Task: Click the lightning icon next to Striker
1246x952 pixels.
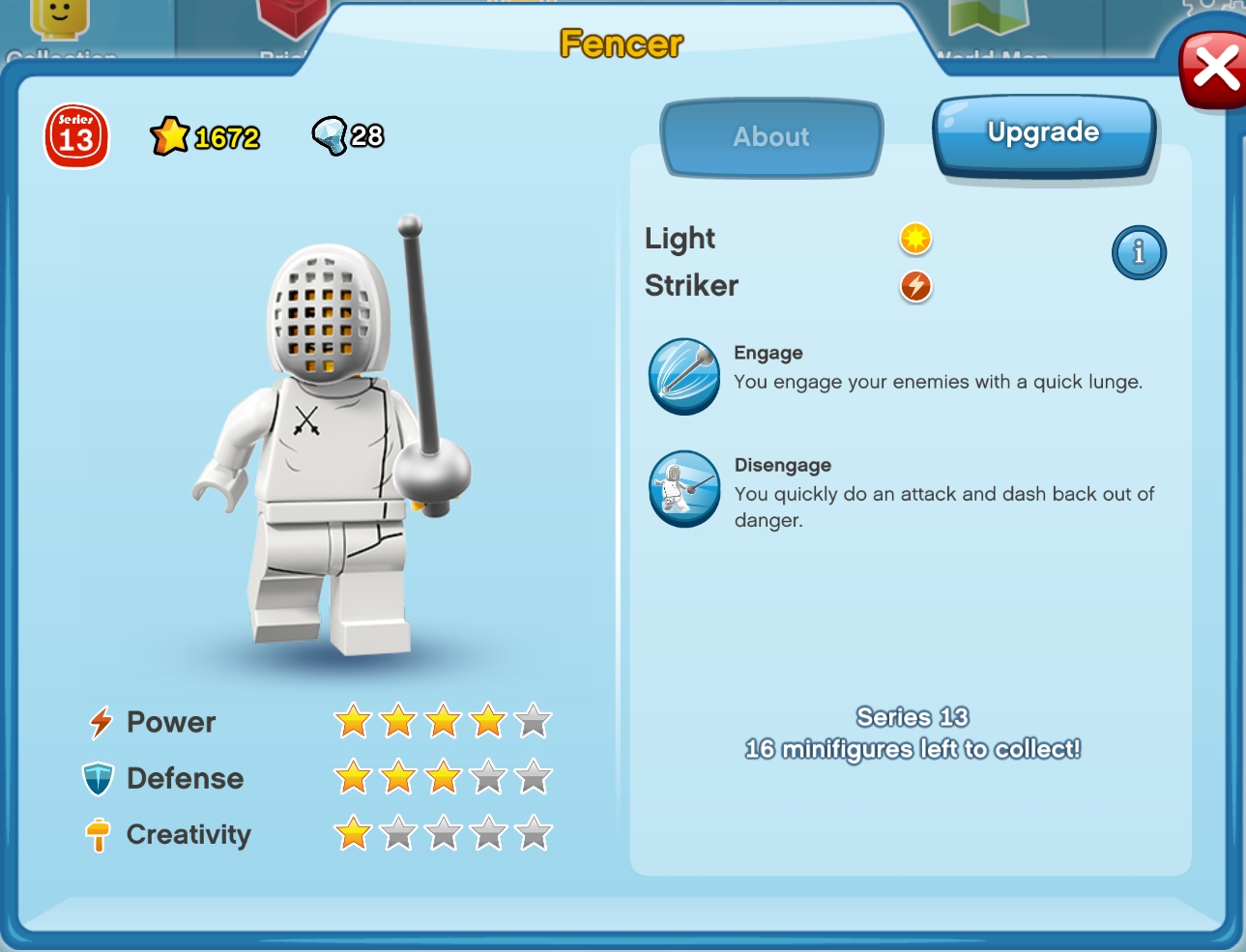Action: [x=914, y=286]
